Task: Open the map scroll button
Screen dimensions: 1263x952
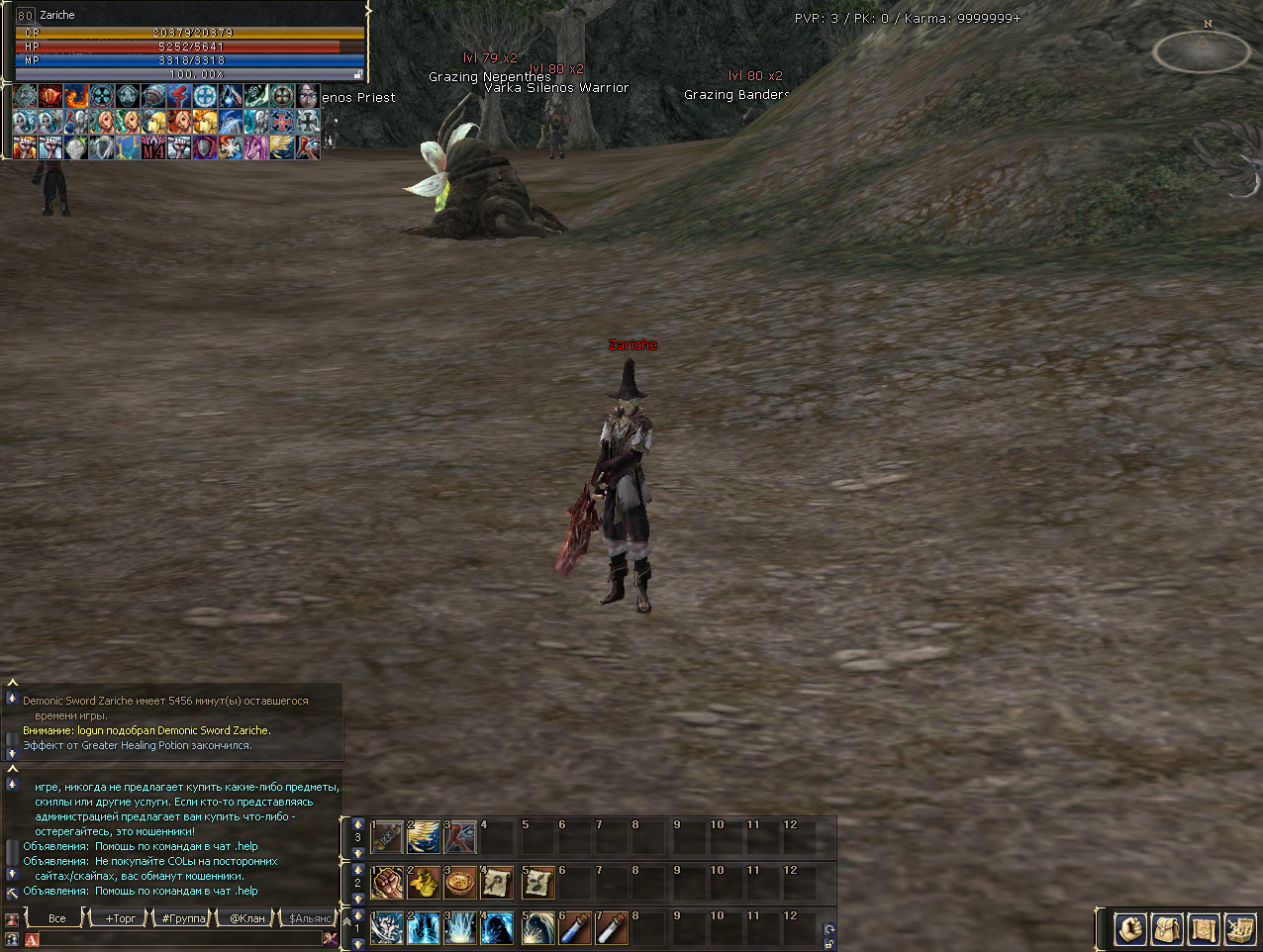Action: (x=1204, y=929)
